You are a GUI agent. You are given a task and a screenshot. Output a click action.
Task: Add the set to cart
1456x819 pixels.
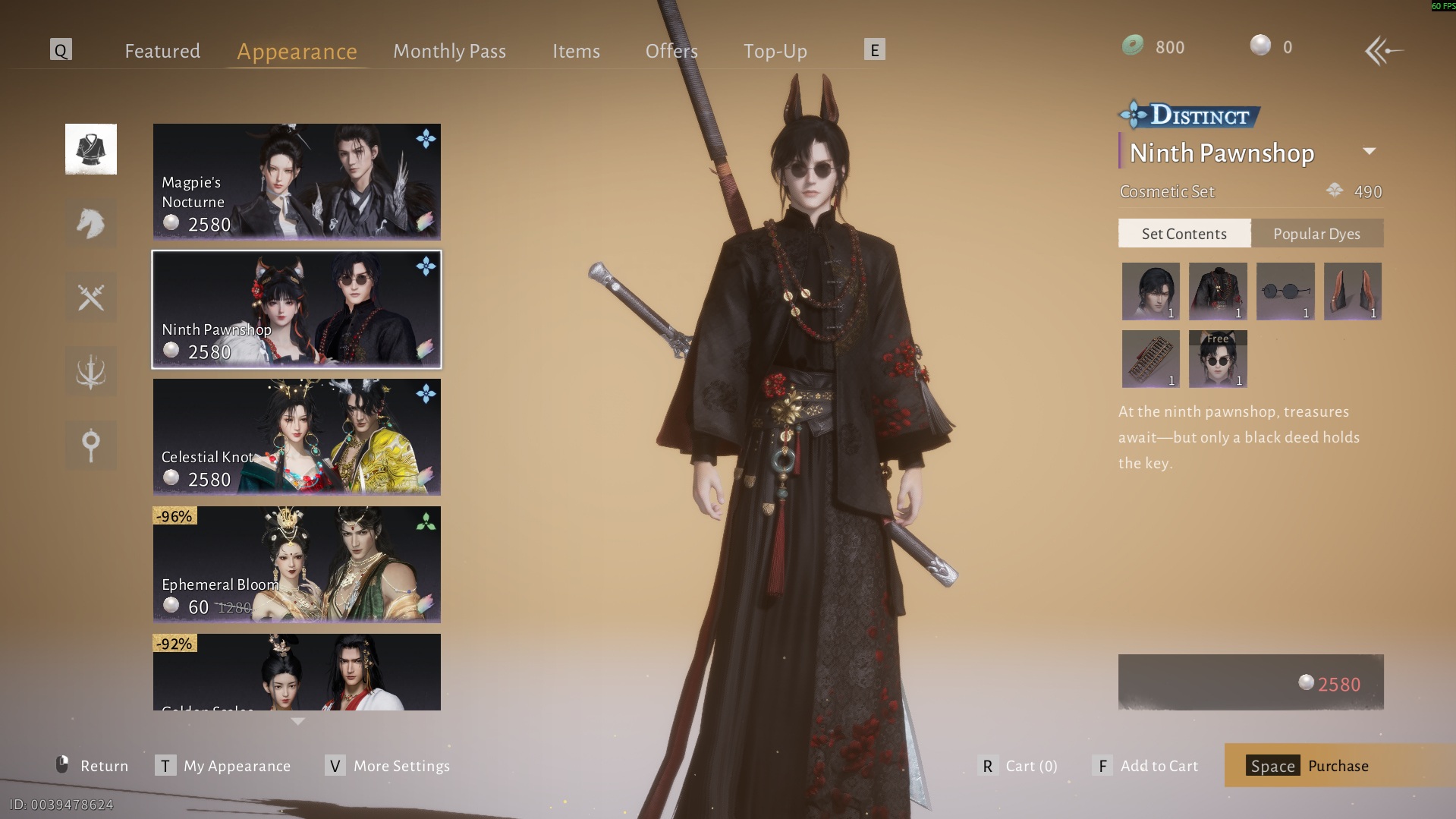click(x=1146, y=766)
